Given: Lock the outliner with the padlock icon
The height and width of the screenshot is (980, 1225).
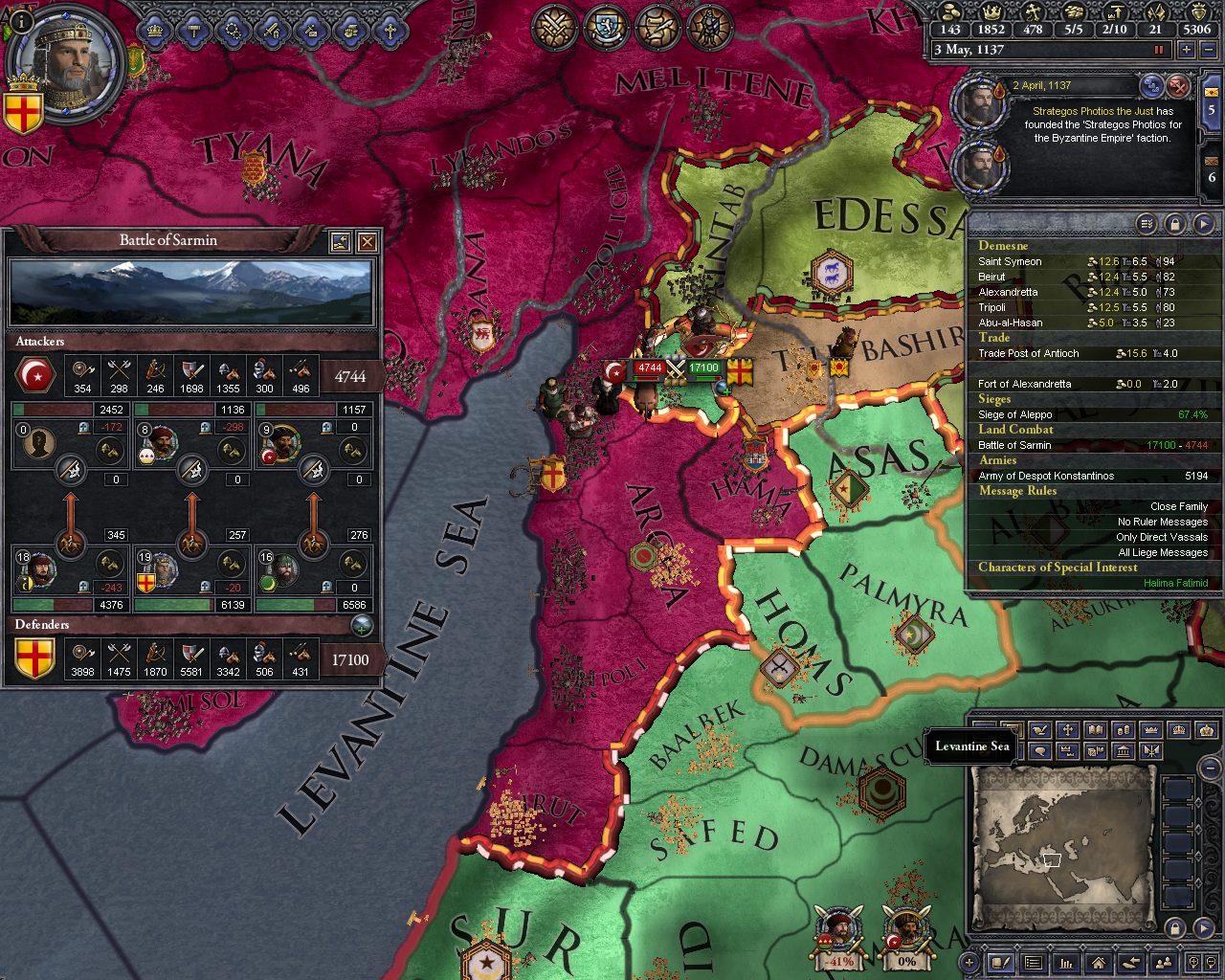Looking at the screenshot, I should pos(1174,223).
